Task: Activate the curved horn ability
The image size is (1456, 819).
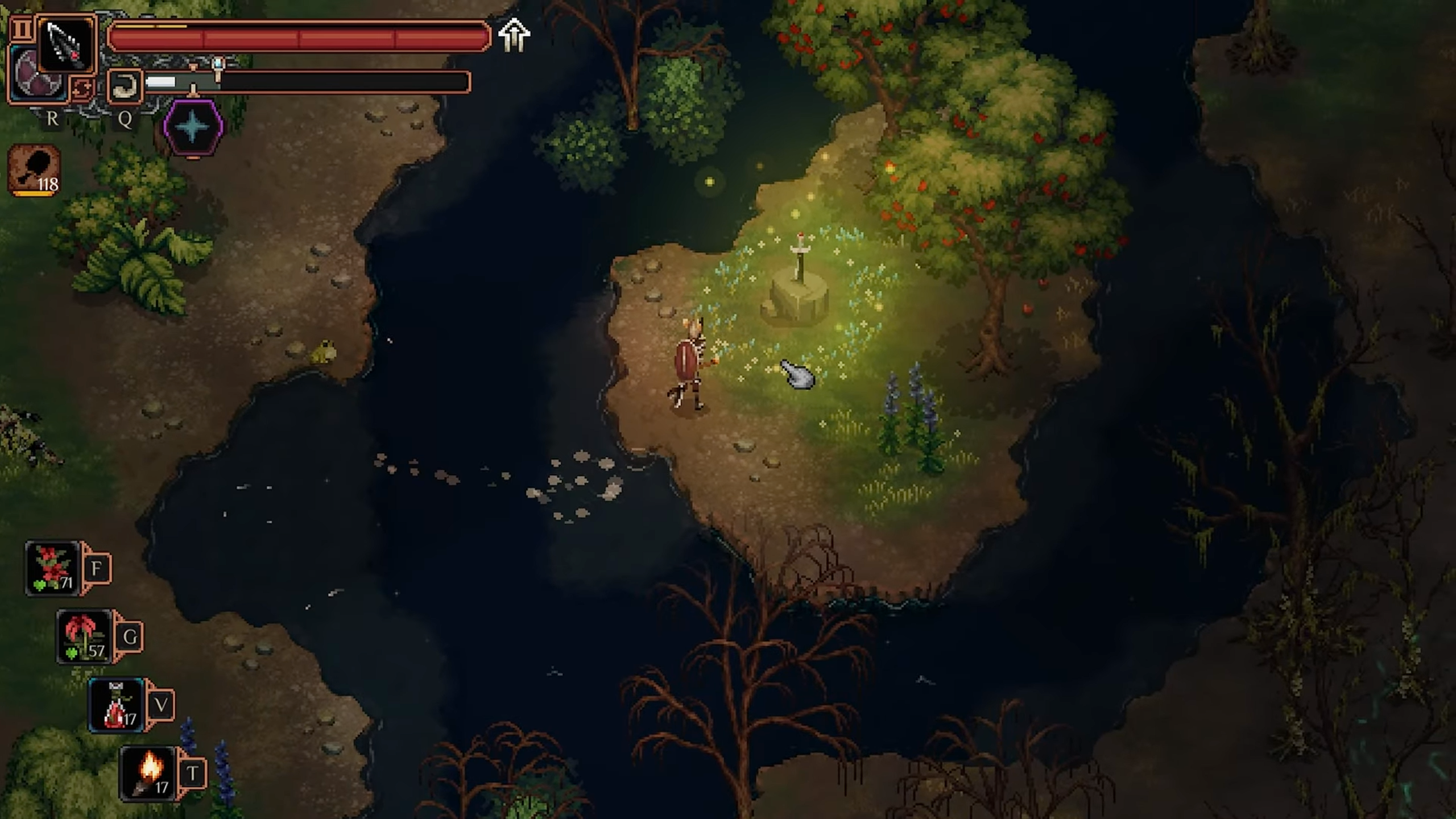Action: (x=125, y=85)
